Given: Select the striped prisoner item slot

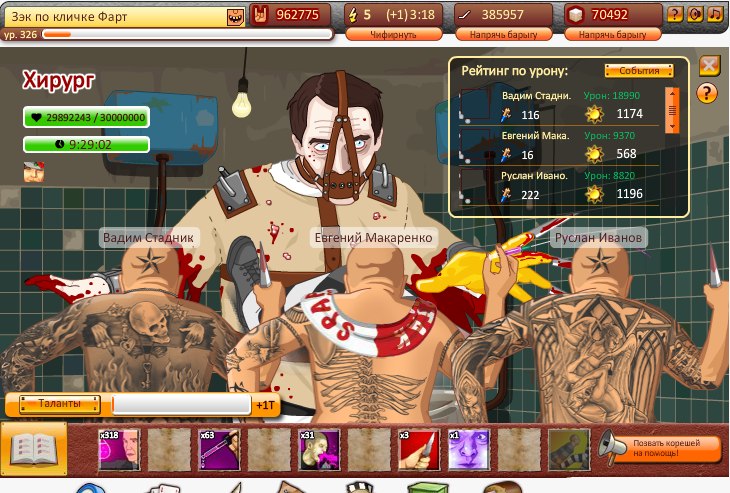Looking at the screenshot, I should point(567,450).
